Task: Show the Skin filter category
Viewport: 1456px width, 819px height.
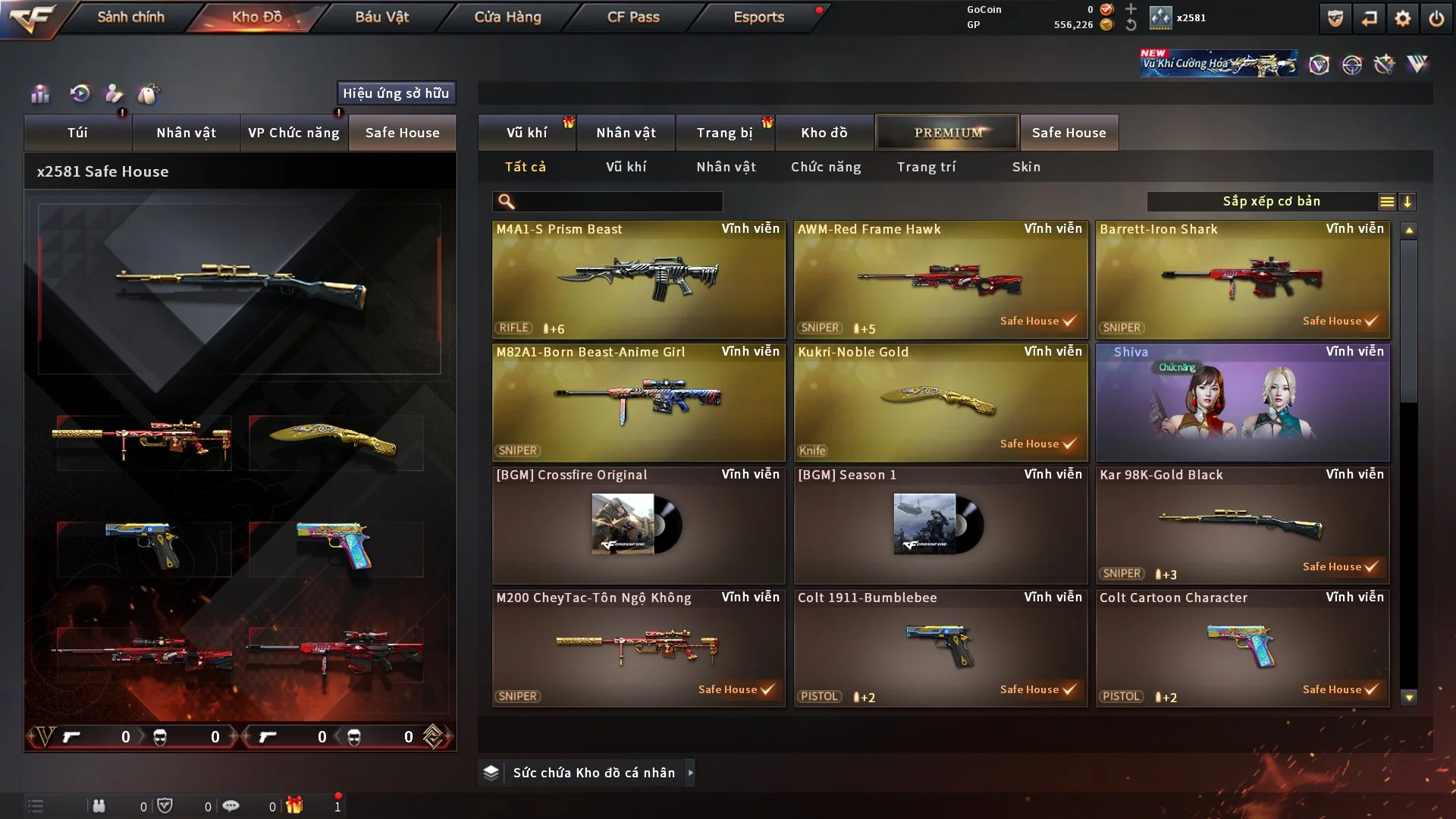Action: tap(1026, 167)
